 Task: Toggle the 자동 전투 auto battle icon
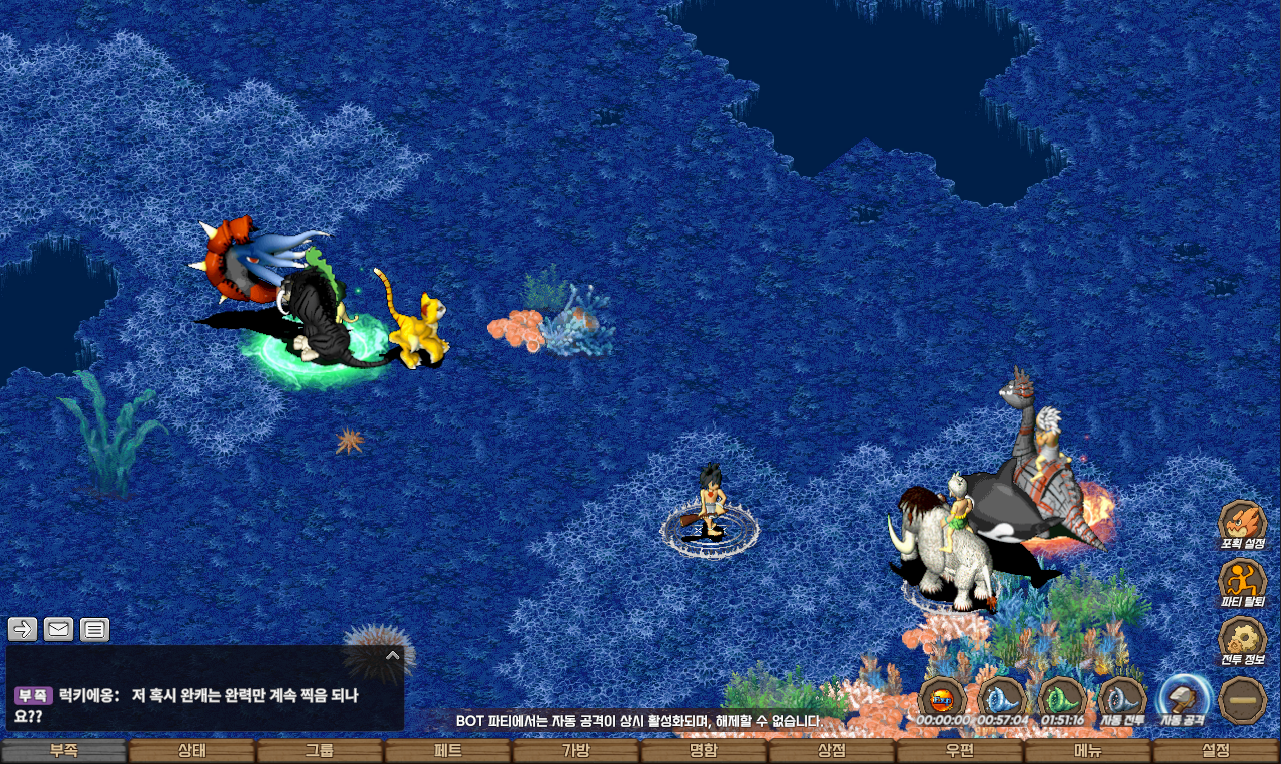click(1123, 699)
